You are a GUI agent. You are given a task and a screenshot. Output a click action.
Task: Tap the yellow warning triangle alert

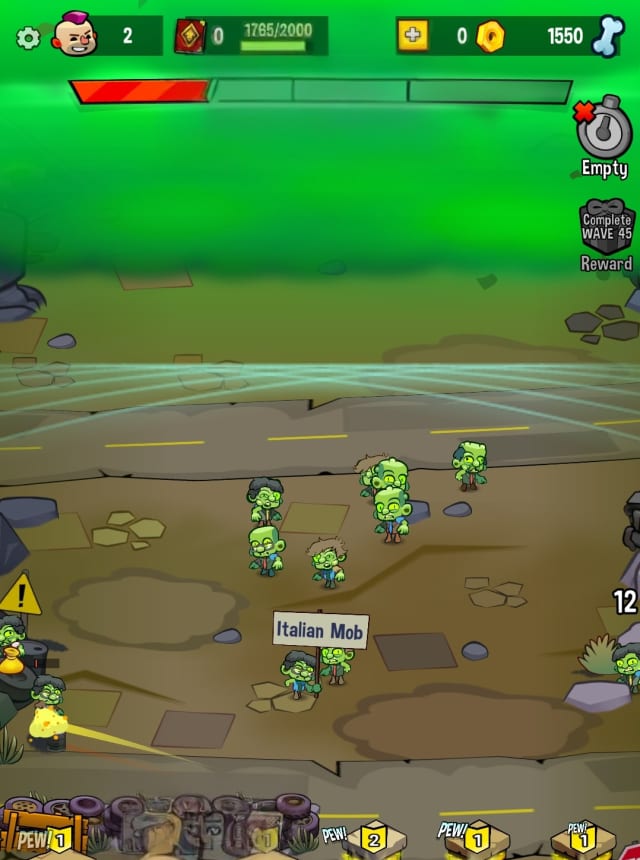click(20, 596)
